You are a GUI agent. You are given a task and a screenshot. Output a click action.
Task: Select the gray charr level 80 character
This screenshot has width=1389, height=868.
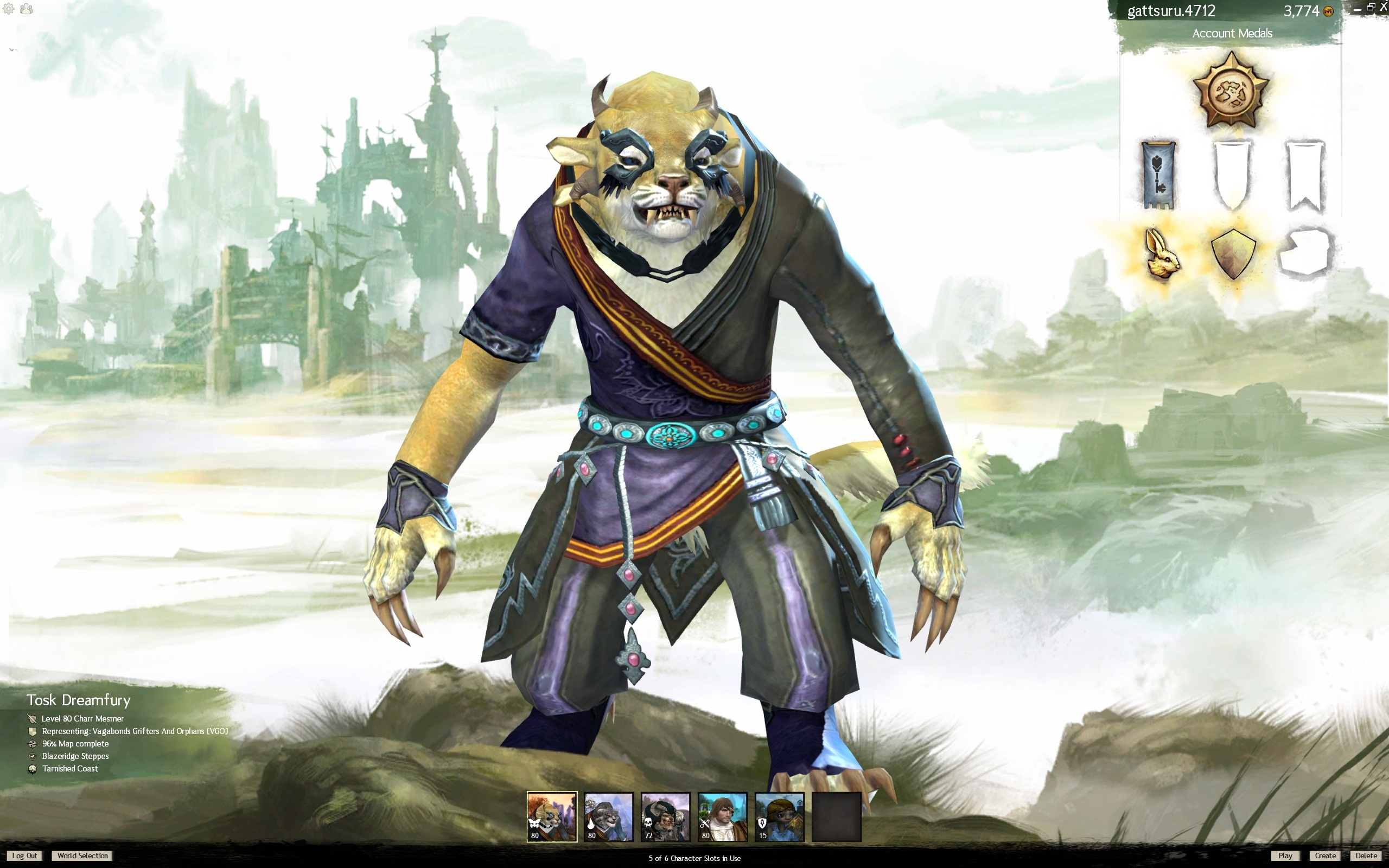pos(608,816)
